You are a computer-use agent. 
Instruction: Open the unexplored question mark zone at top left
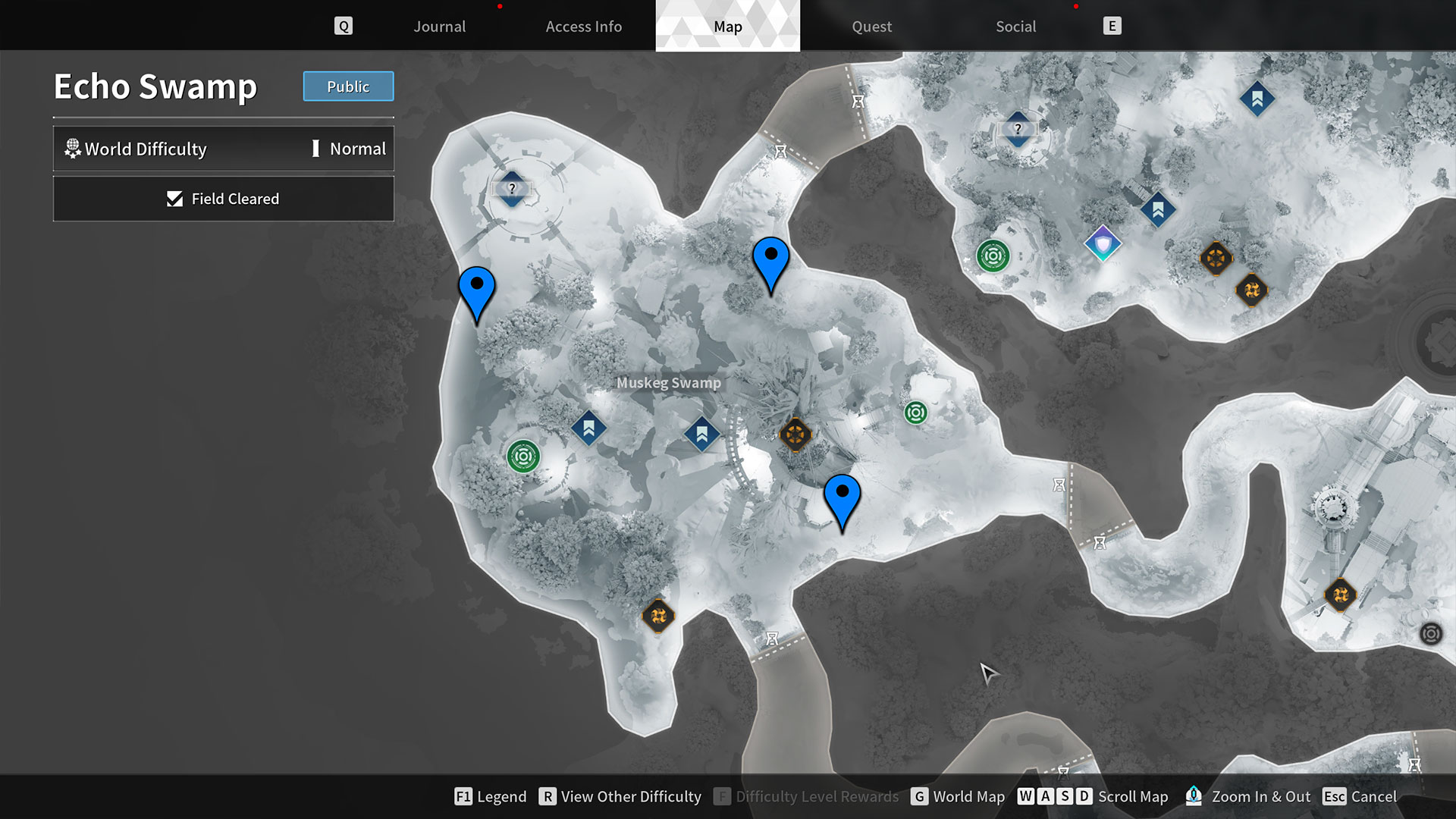(x=512, y=190)
